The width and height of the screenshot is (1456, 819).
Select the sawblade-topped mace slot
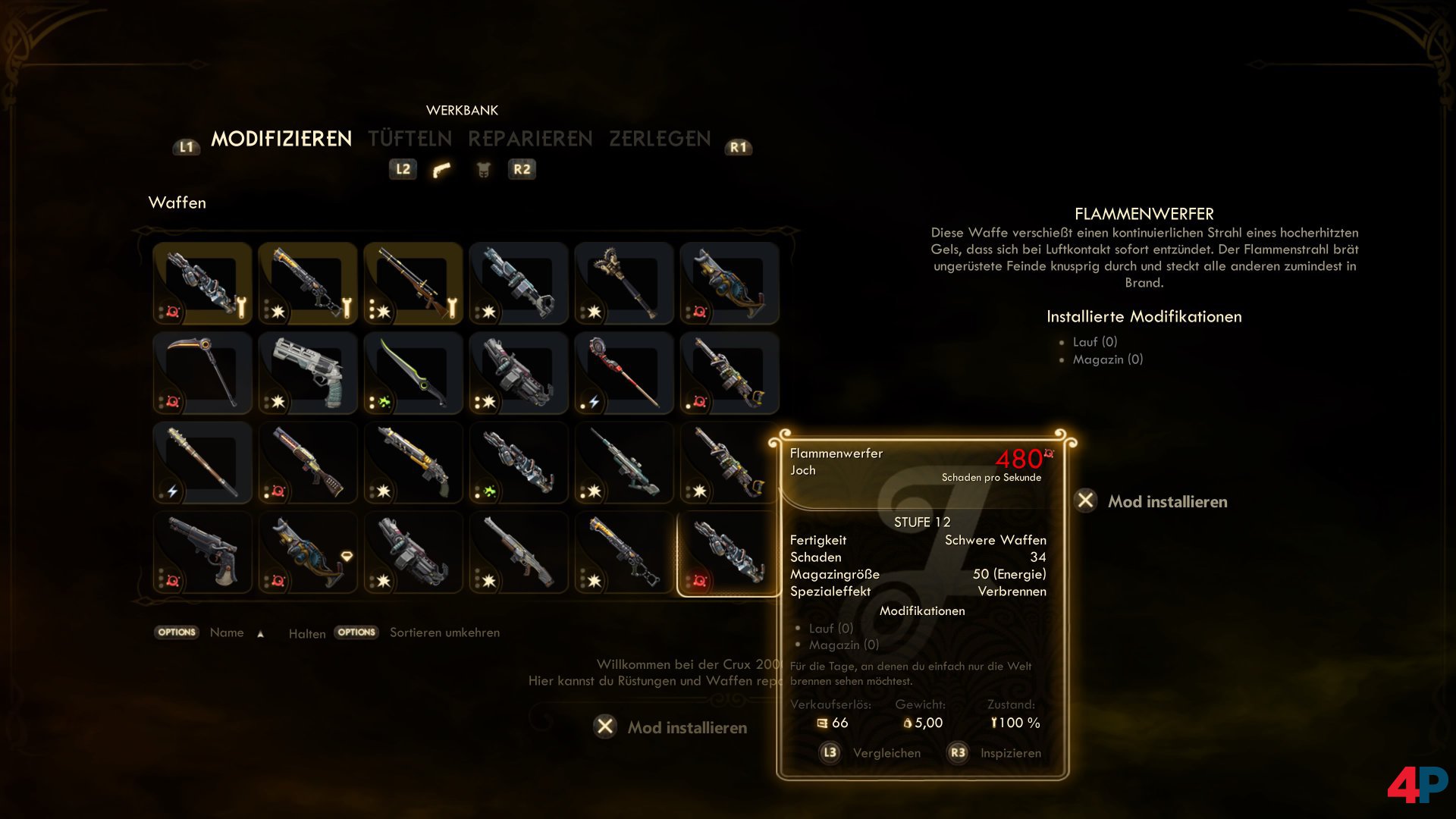624,284
